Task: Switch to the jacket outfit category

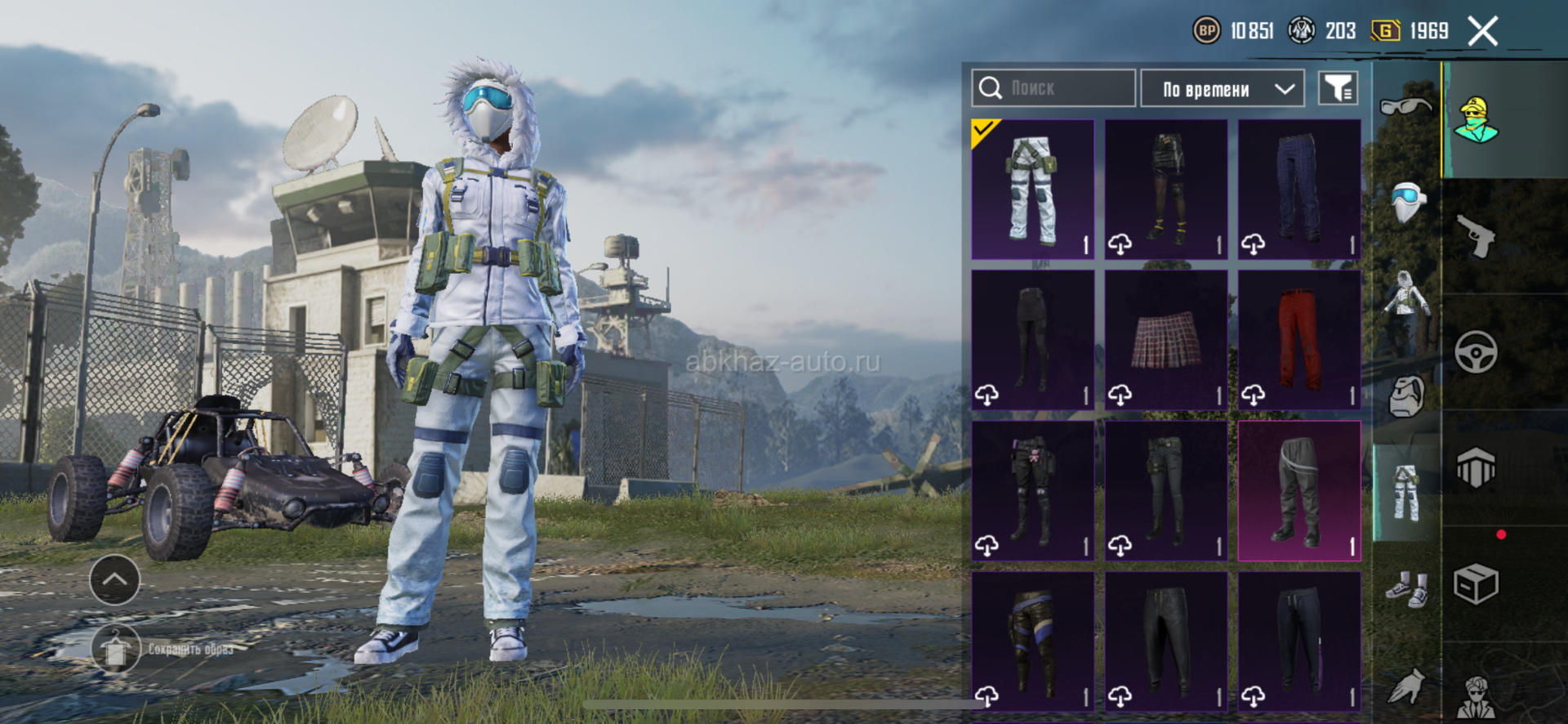Action: point(1405,302)
